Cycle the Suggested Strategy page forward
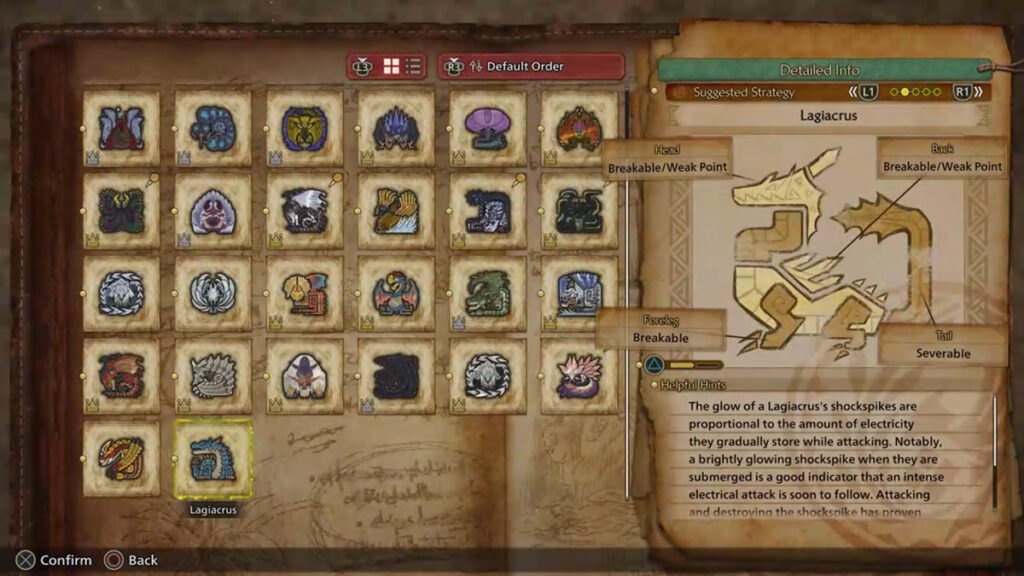1024x576 pixels. click(962, 92)
